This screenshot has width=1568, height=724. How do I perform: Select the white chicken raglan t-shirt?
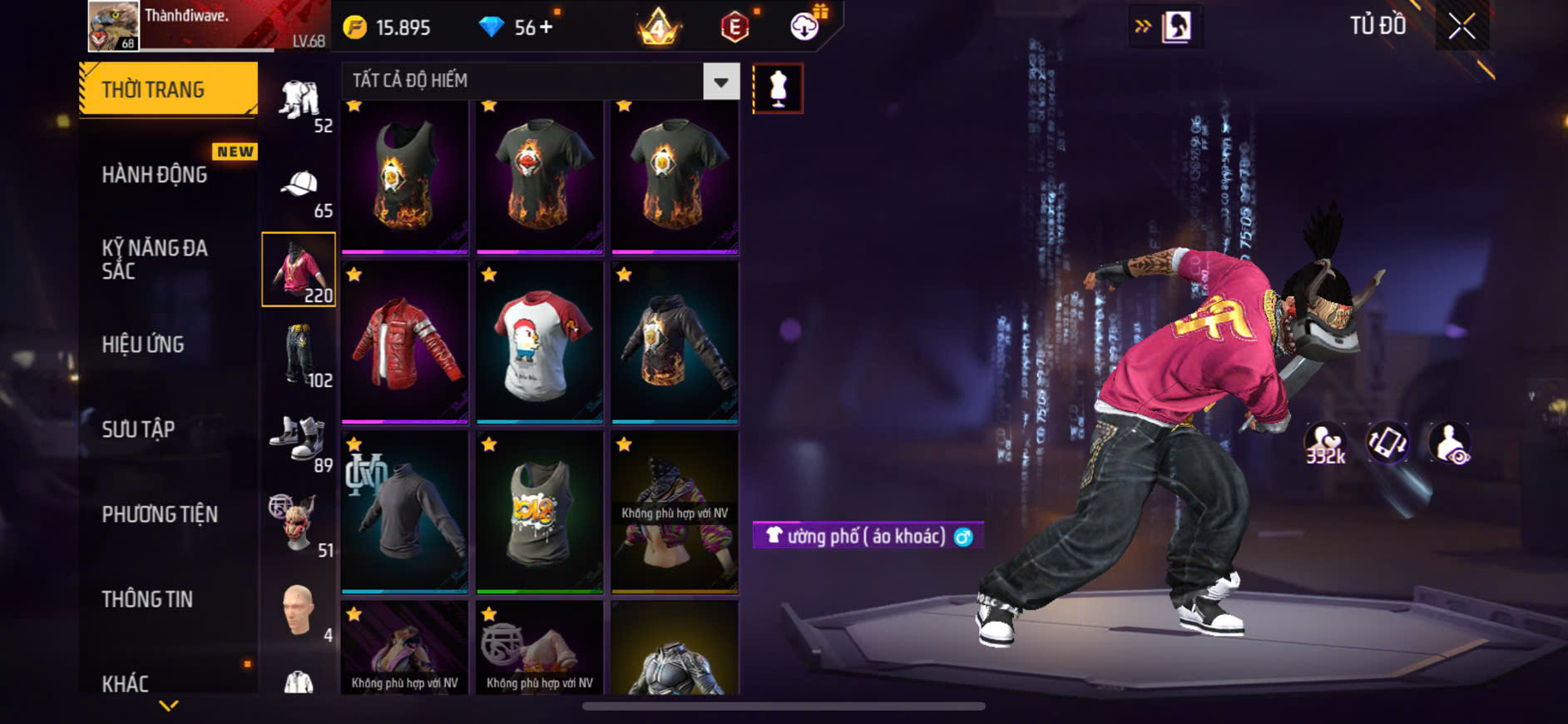(x=540, y=343)
